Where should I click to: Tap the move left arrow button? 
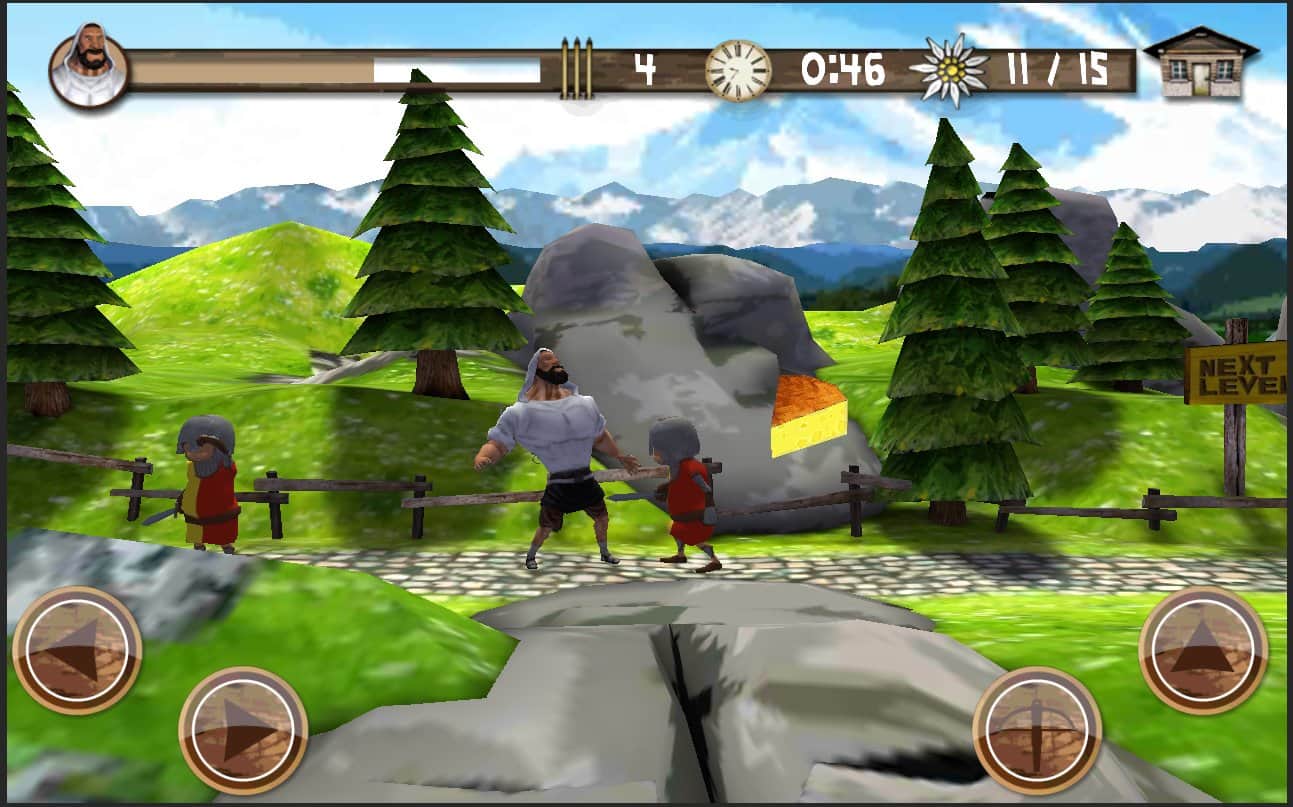(76, 650)
